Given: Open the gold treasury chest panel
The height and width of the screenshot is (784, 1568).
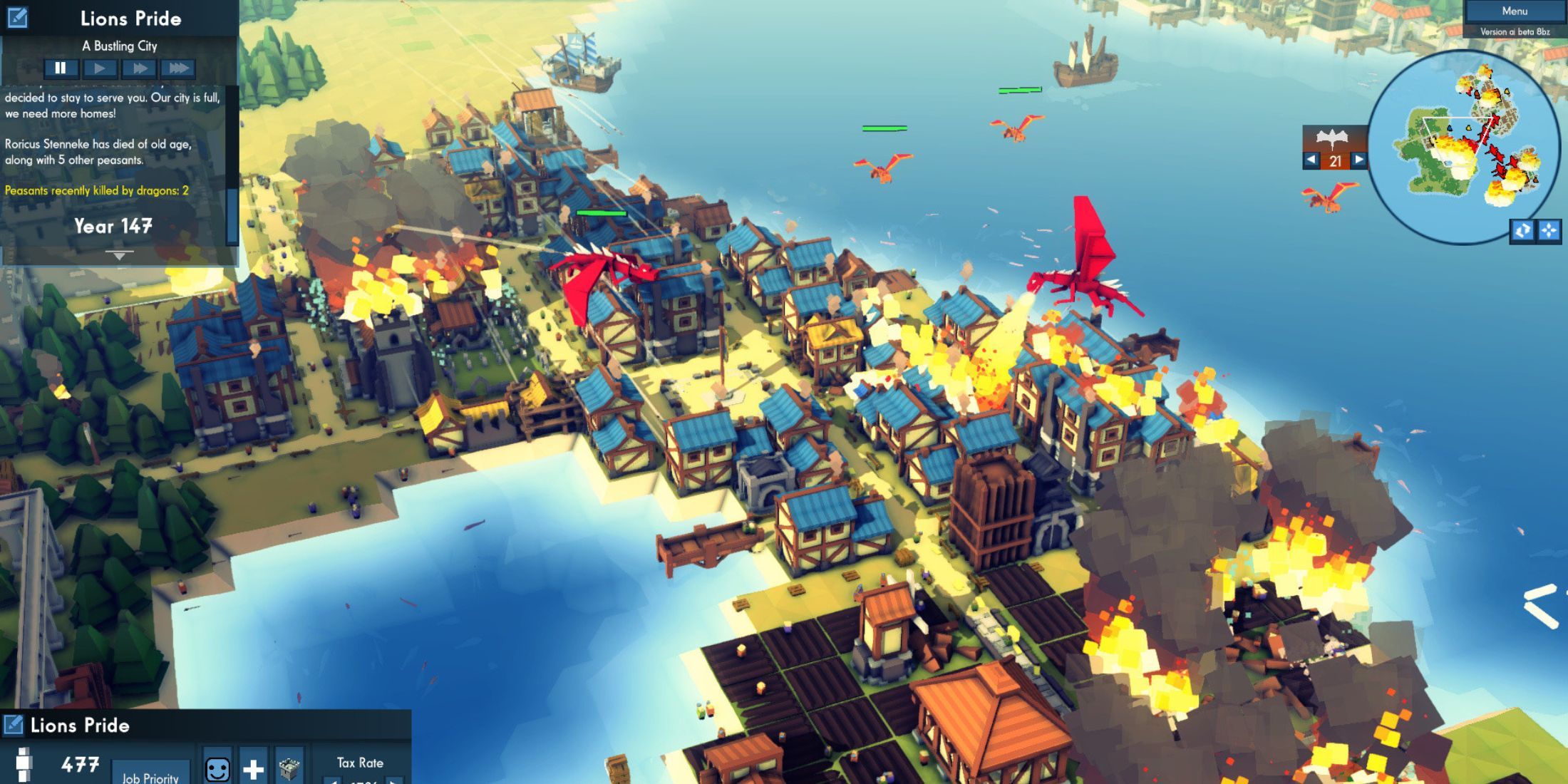Looking at the screenshot, I should point(289,770).
